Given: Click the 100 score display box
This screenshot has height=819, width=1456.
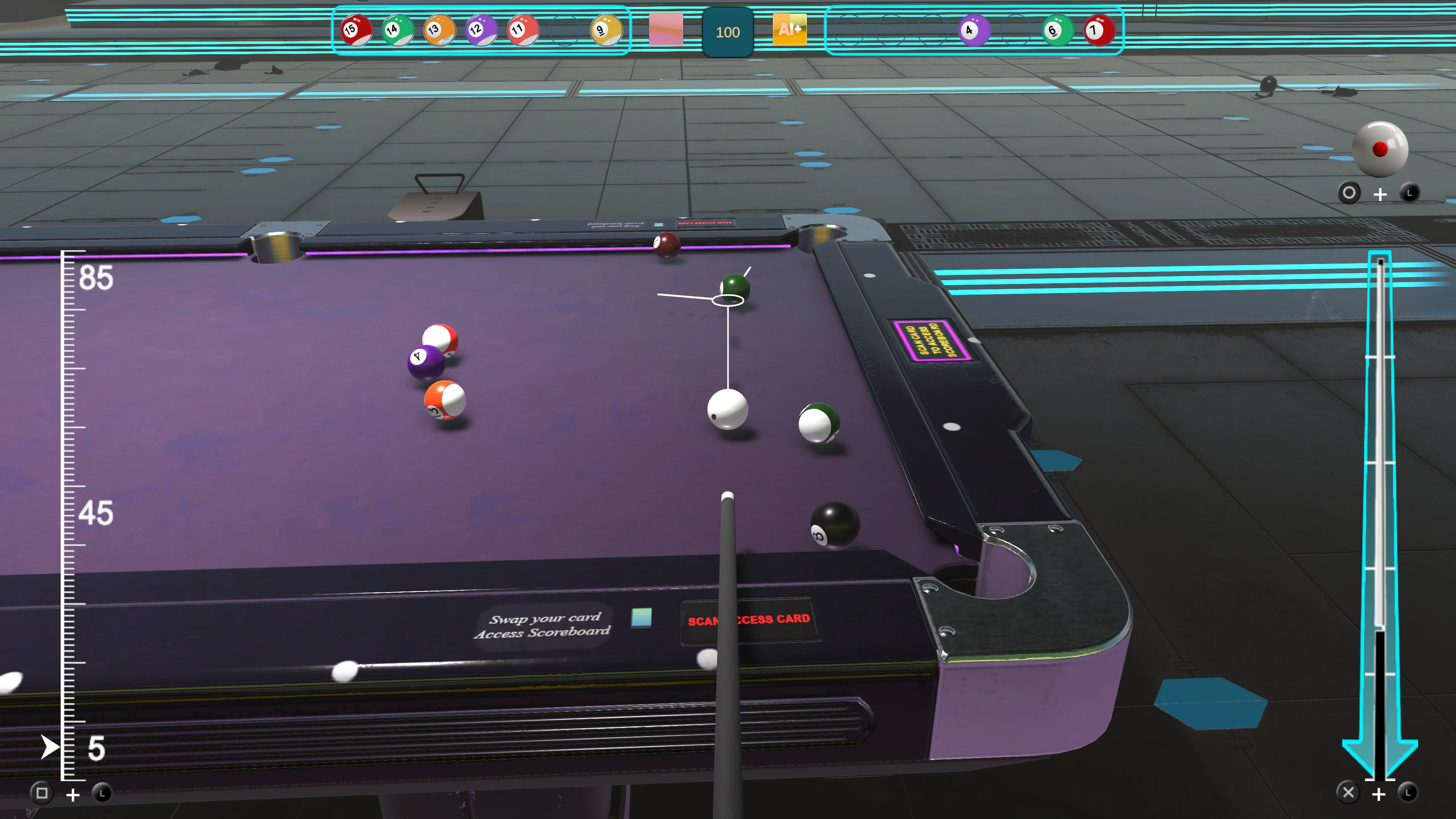Looking at the screenshot, I should click(728, 32).
